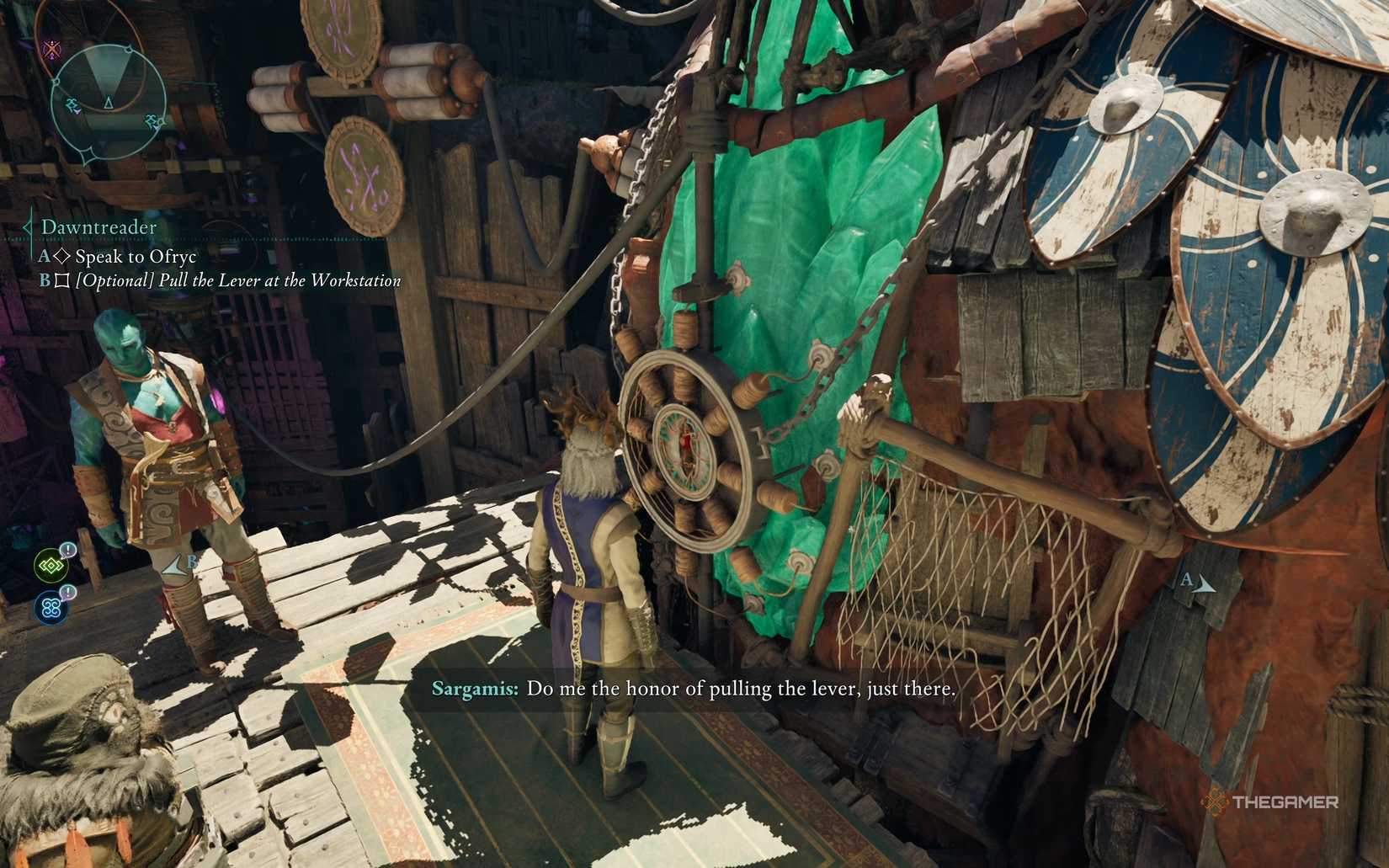Toggle the diamond checkbox for objective A
Viewport: 1389px width, 868px height.
(x=62, y=255)
